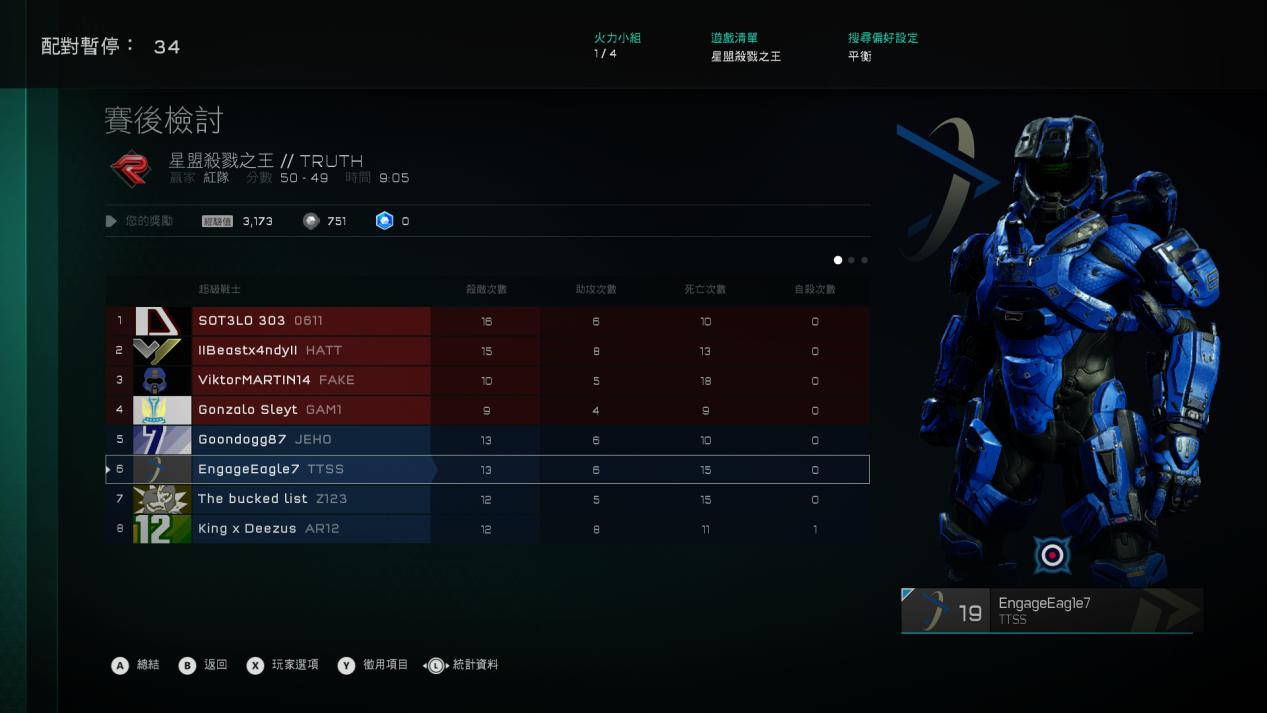Open the 遊戲清單 playlist setting
This screenshot has height=713, width=1267.
tap(745, 47)
